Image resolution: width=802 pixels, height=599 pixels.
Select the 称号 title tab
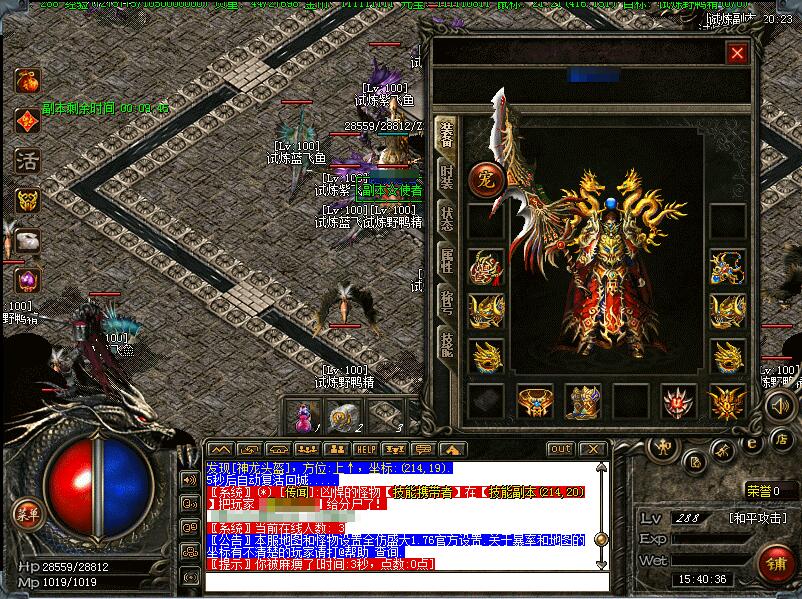tap(446, 303)
